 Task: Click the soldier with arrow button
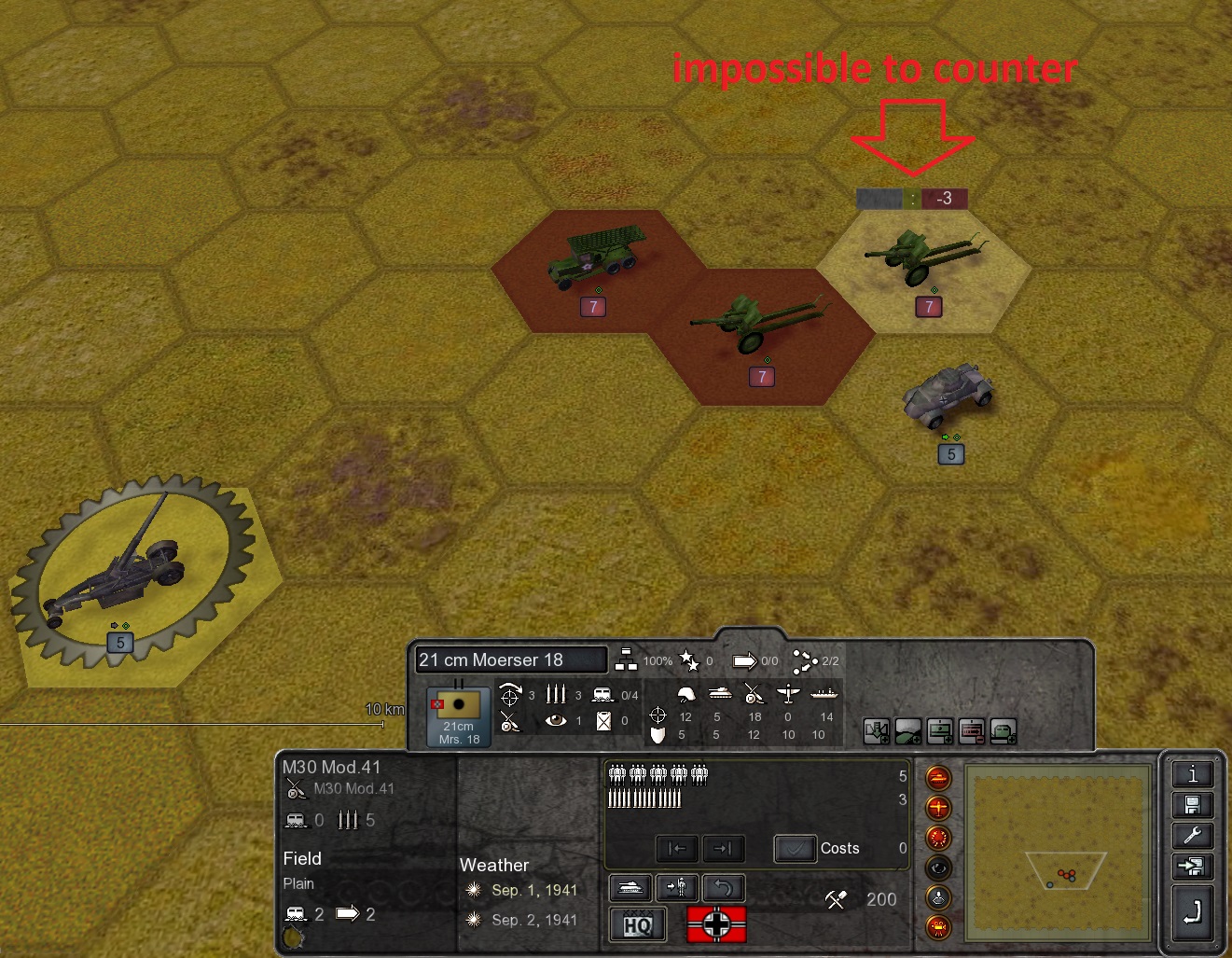[x=677, y=887]
